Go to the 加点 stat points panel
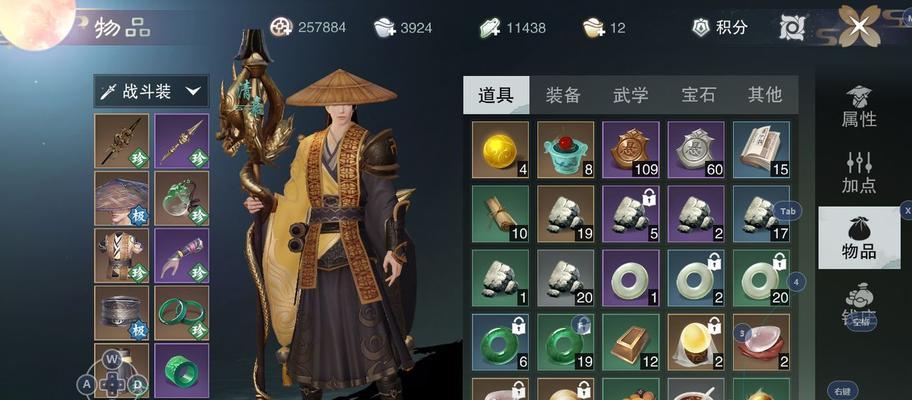The height and width of the screenshot is (400, 912). click(859, 173)
